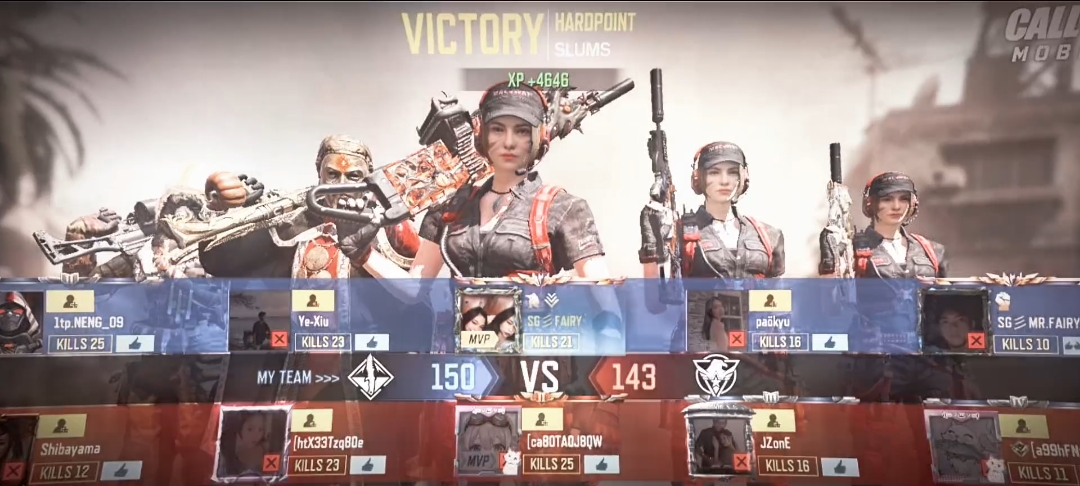Open SG FAIRY's MVP avatar
Image resolution: width=1080 pixels, height=486 pixels.
(x=488, y=320)
